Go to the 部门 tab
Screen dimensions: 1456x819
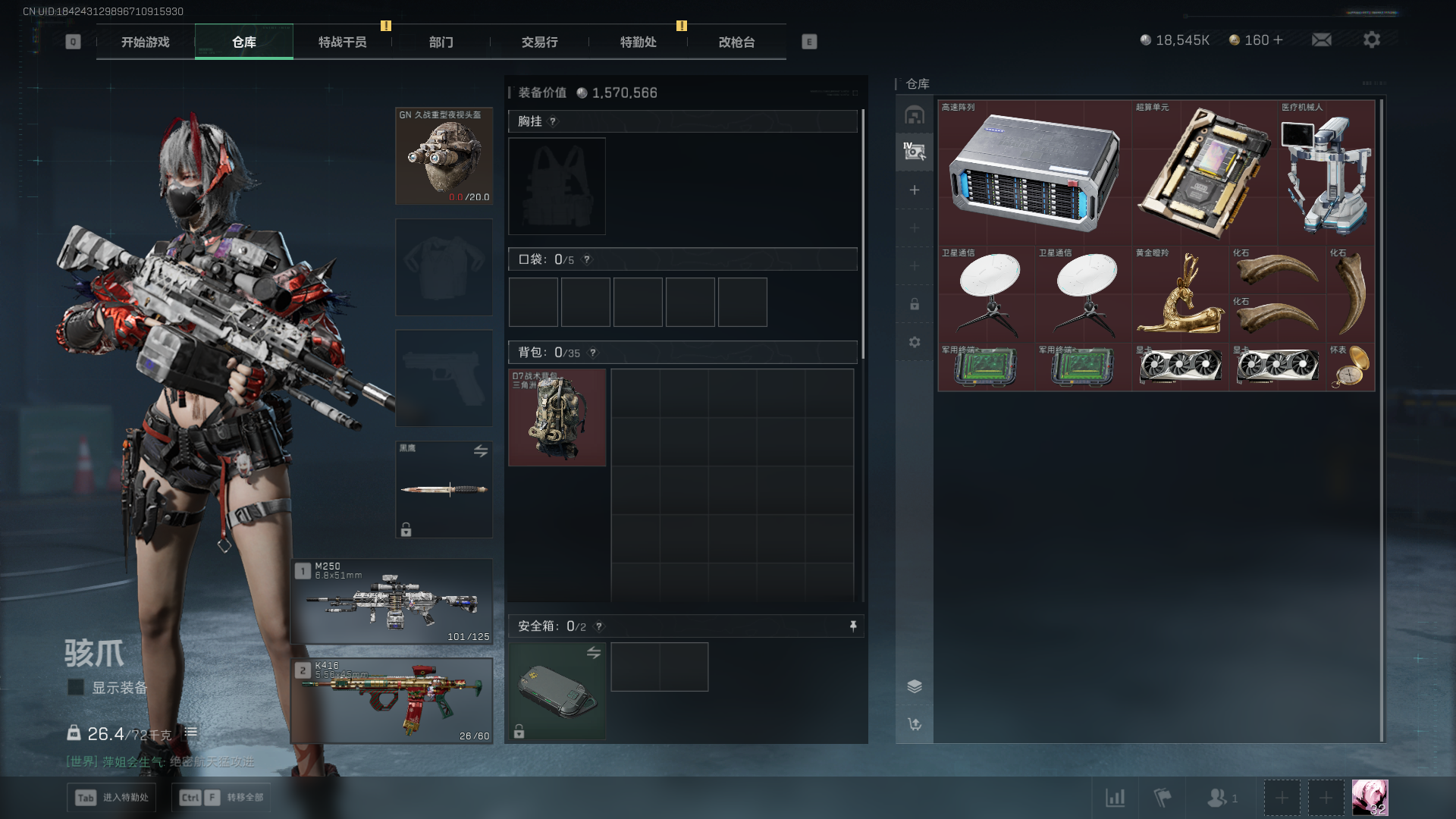point(441,42)
